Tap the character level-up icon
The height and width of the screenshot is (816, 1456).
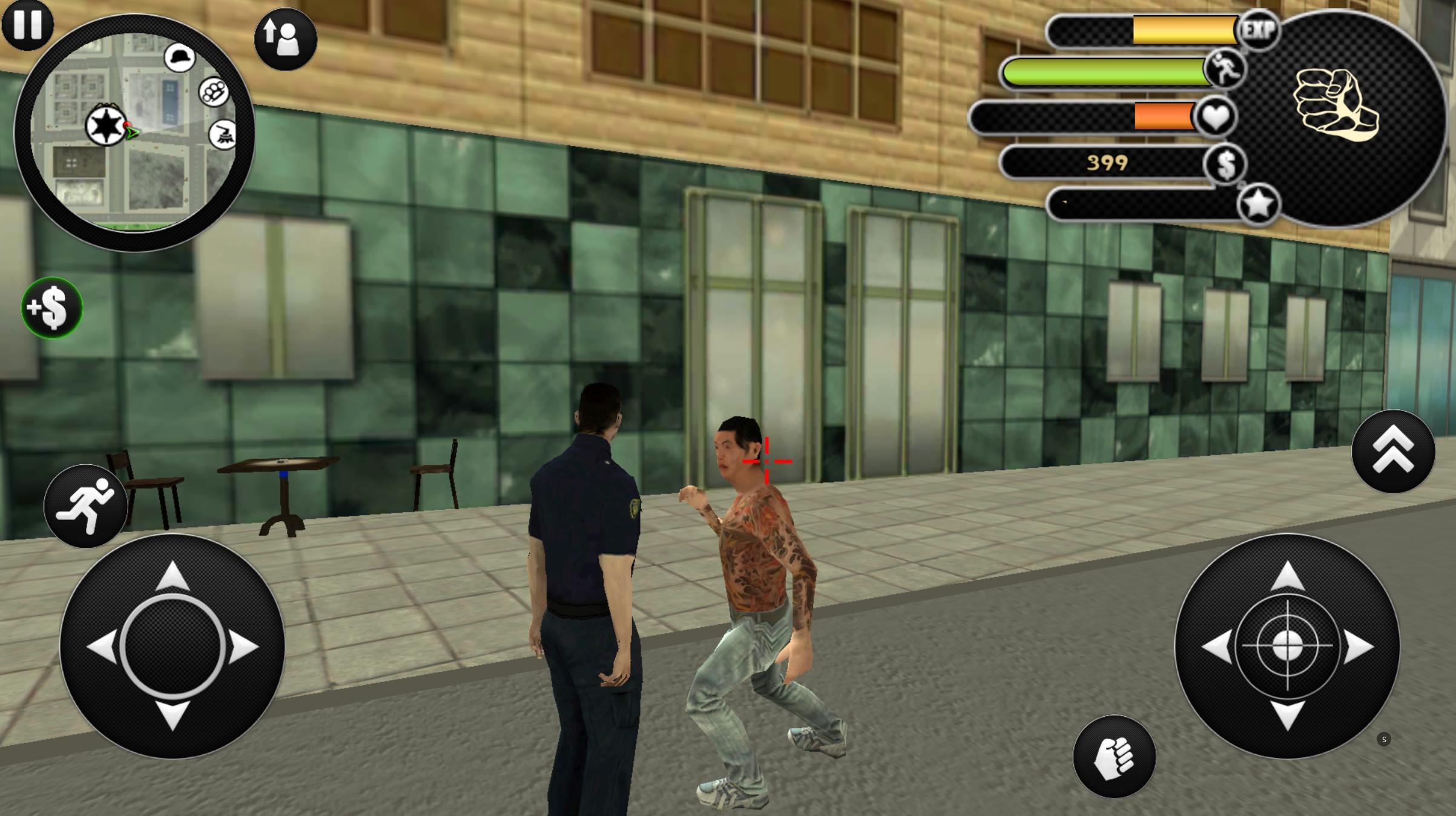285,39
